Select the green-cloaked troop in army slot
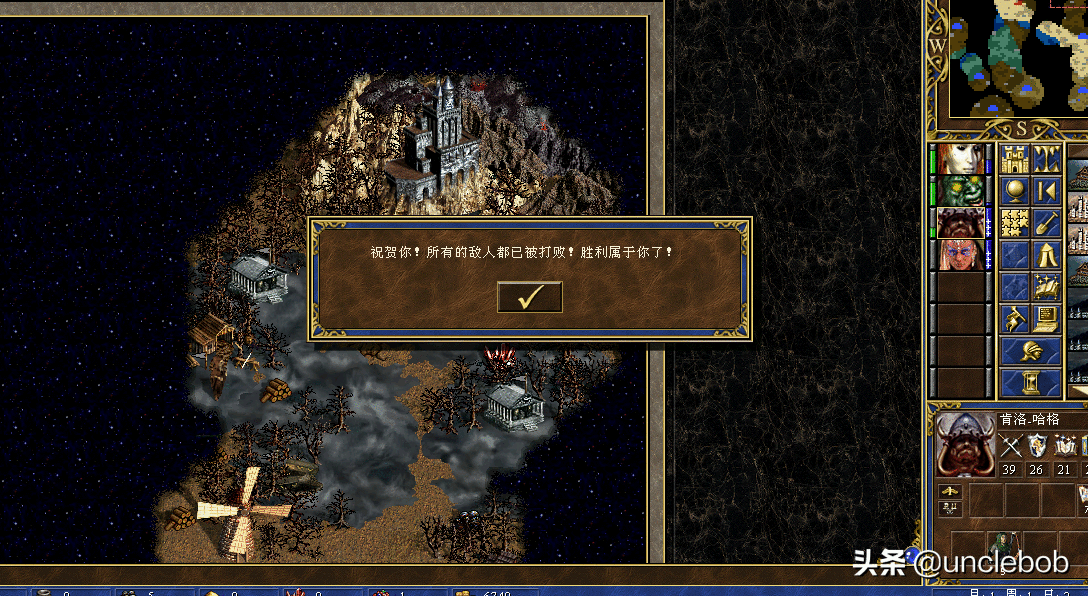This screenshot has width=1088, height=596. 1001,545
